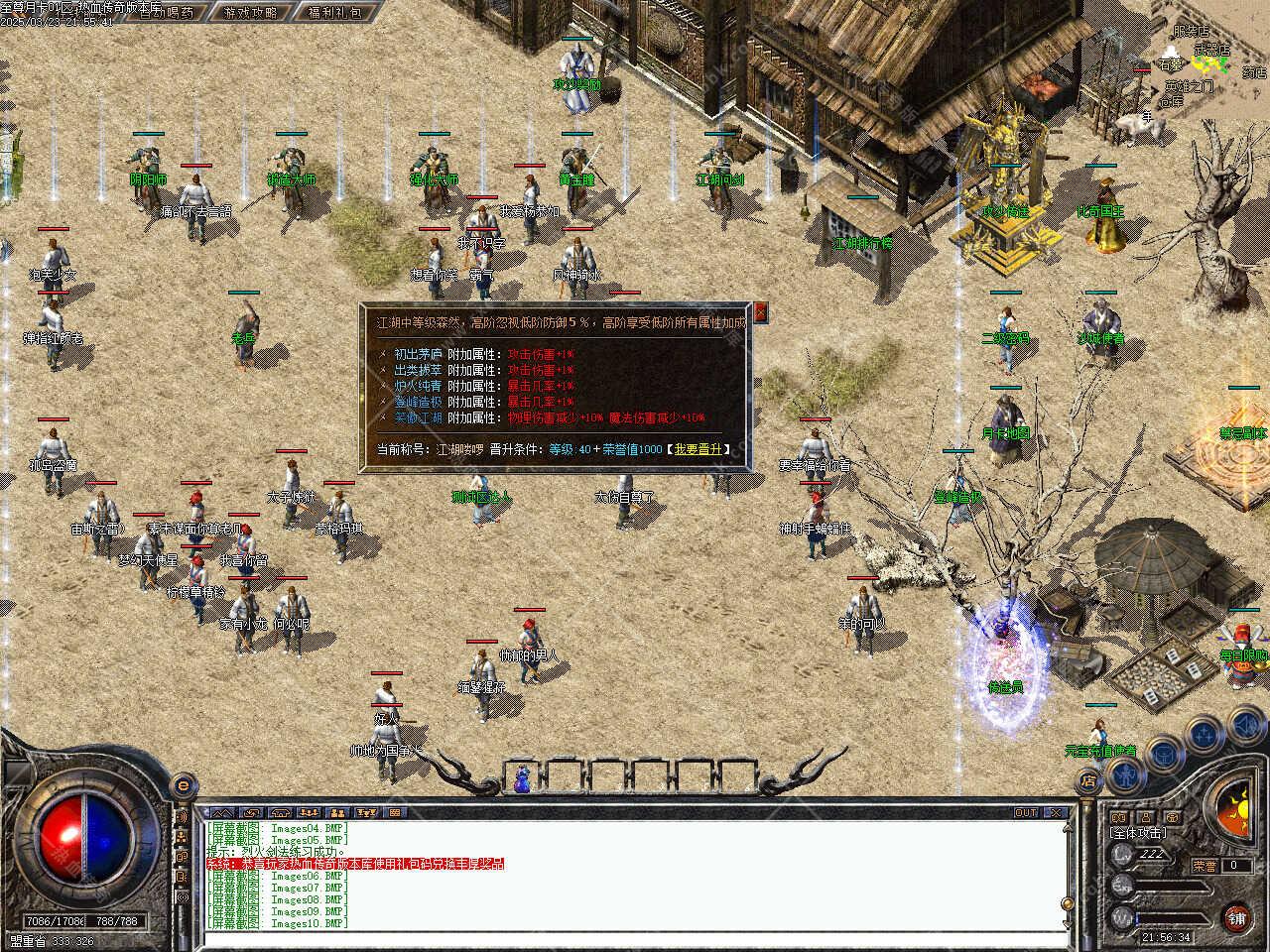Close the title promotion dialog
Image resolution: width=1270 pixels, height=952 pixels.
point(761,312)
